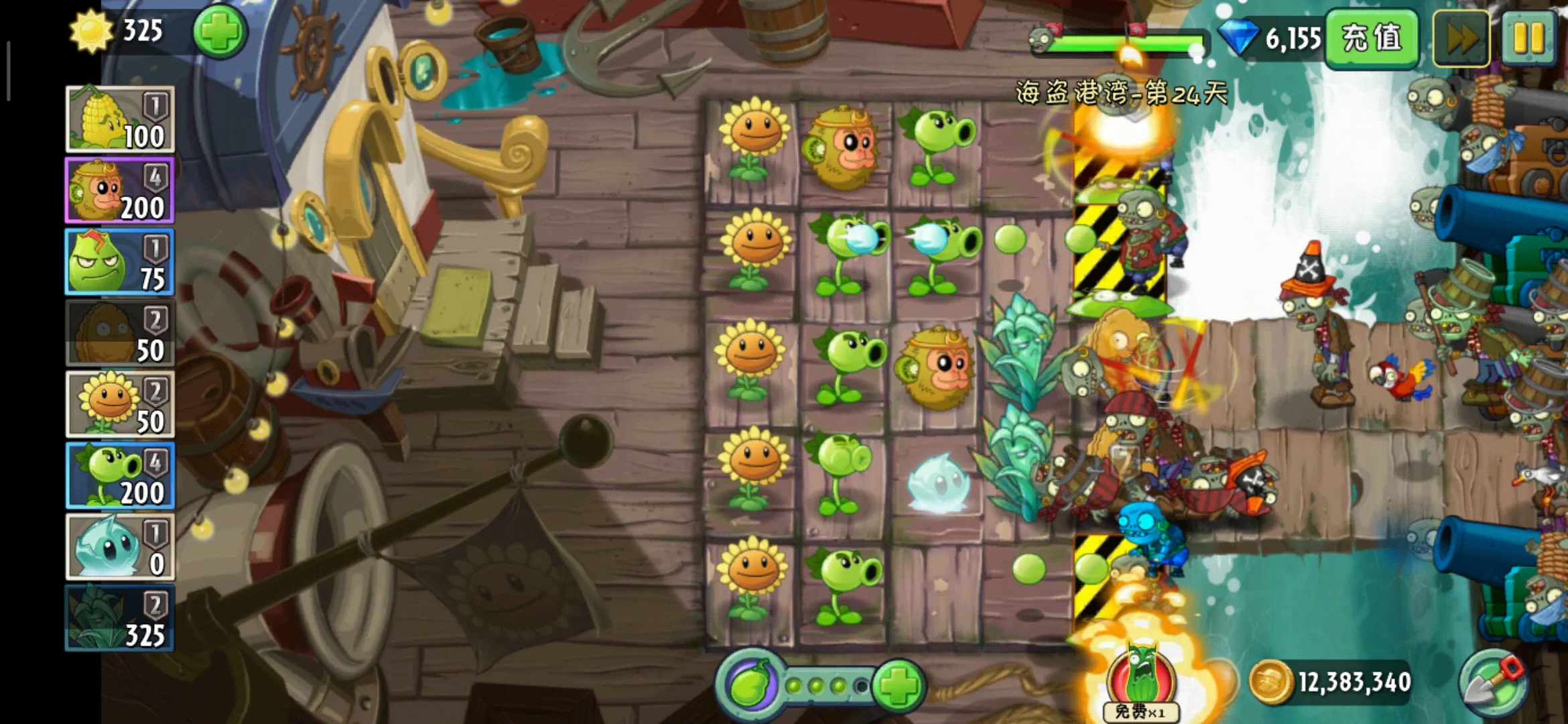Add more sun with the green plus
The height and width of the screenshot is (724, 1568).
click(220, 31)
